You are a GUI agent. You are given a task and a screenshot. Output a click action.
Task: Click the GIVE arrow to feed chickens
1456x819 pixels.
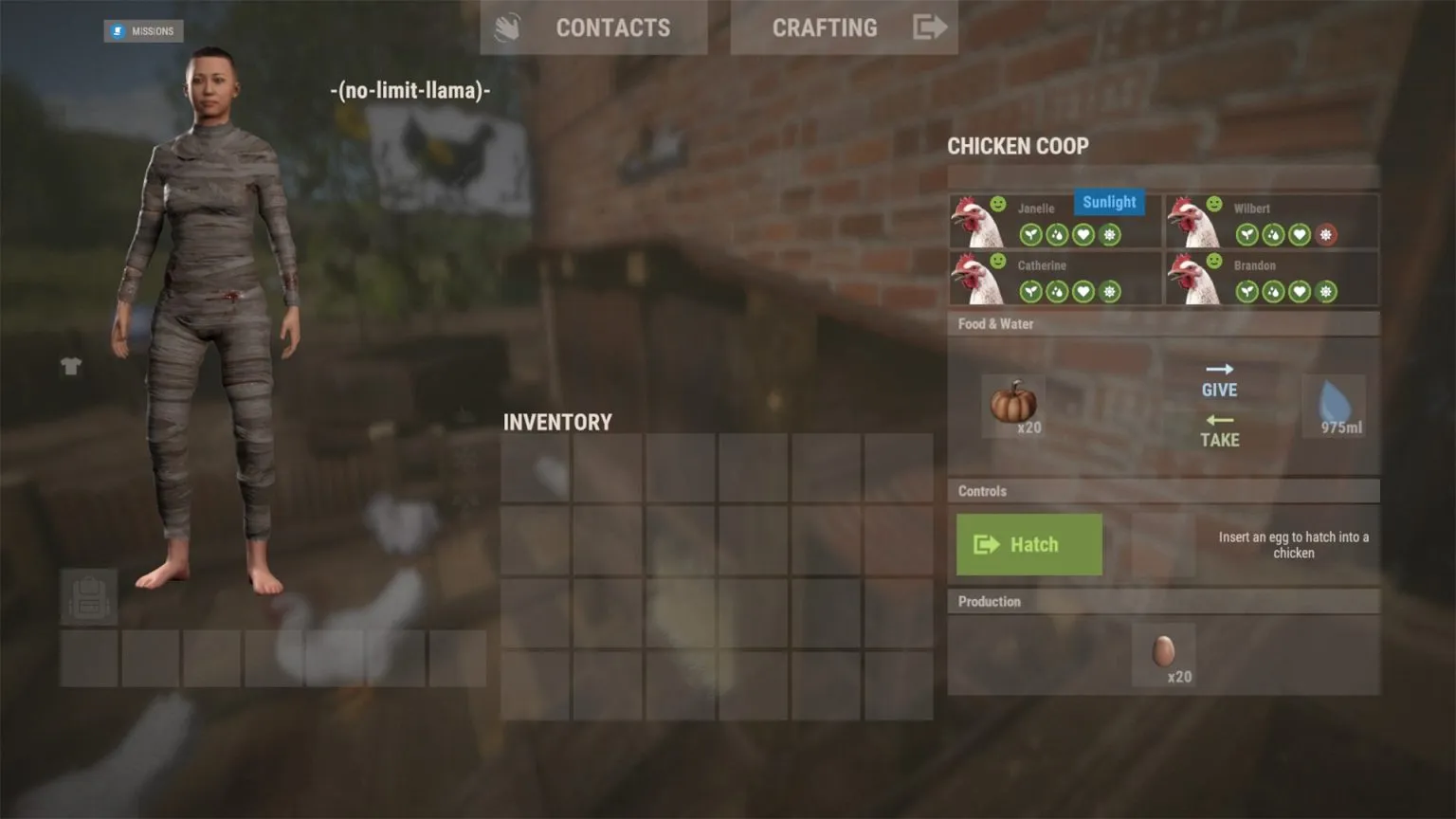1219,379
